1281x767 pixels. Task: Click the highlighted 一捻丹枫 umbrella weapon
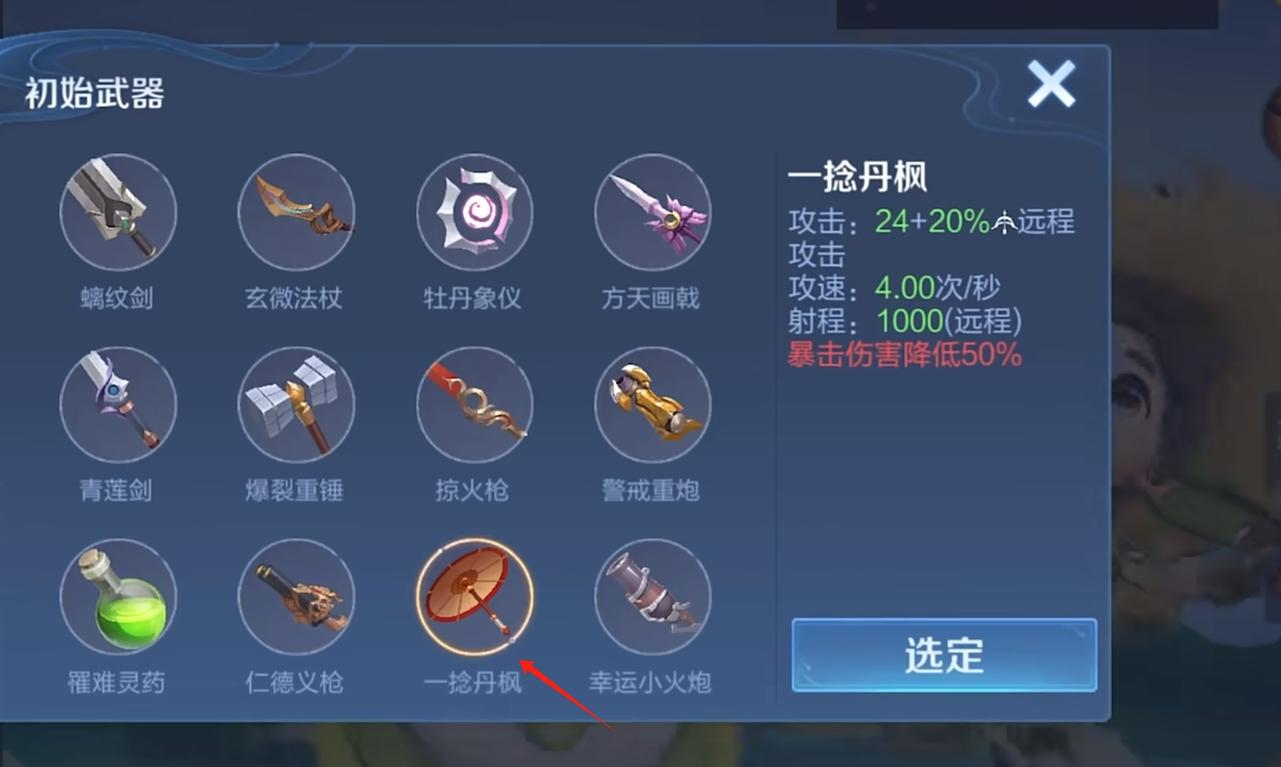pos(474,596)
